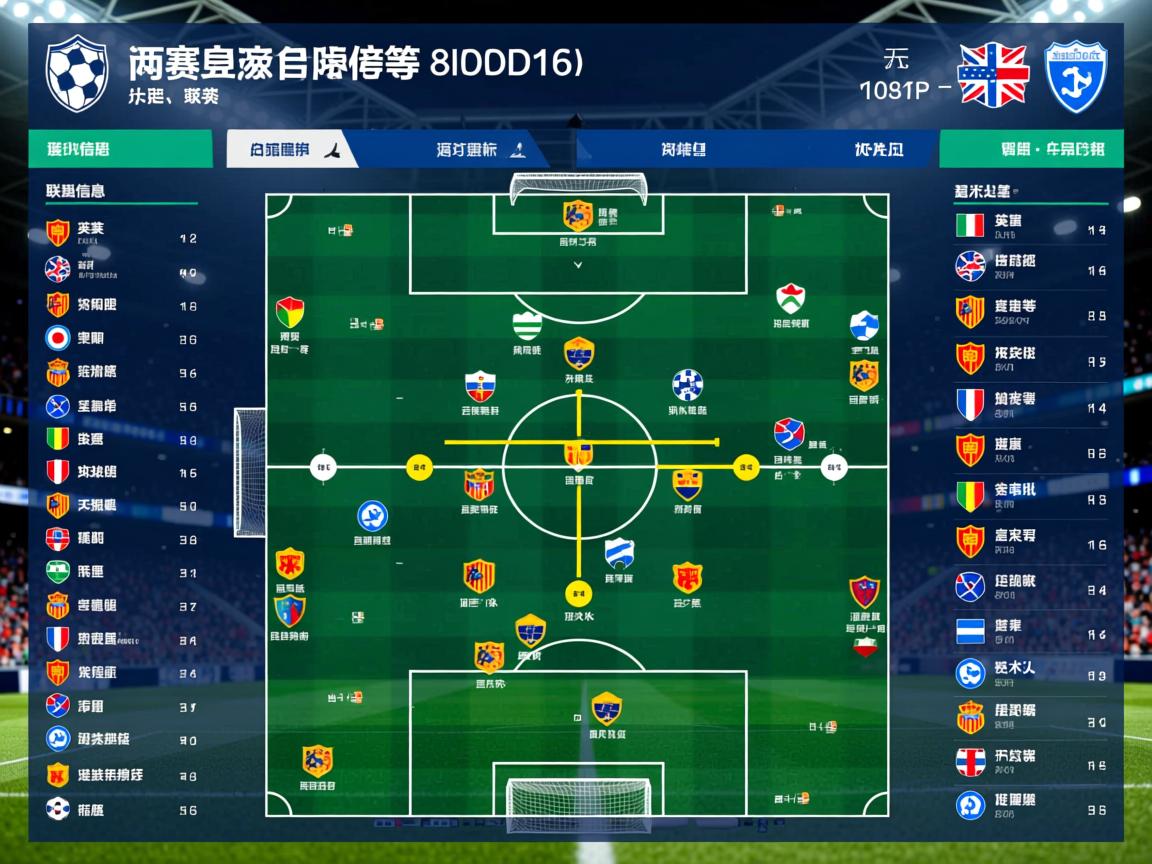Image resolution: width=1152 pixels, height=864 pixels.
Task: Click the white-red-blue tricolor shield on the pitch
Action: click(480, 386)
